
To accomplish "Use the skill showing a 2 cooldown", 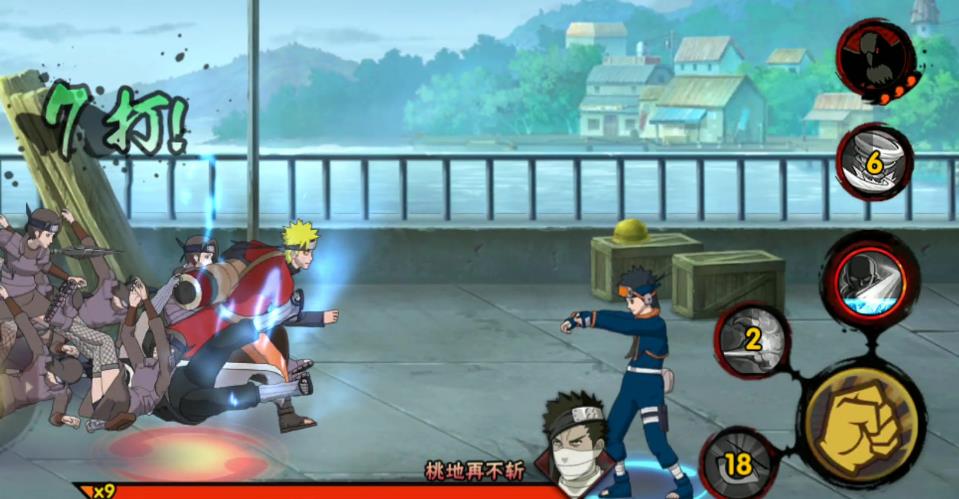I will [x=752, y=339].
